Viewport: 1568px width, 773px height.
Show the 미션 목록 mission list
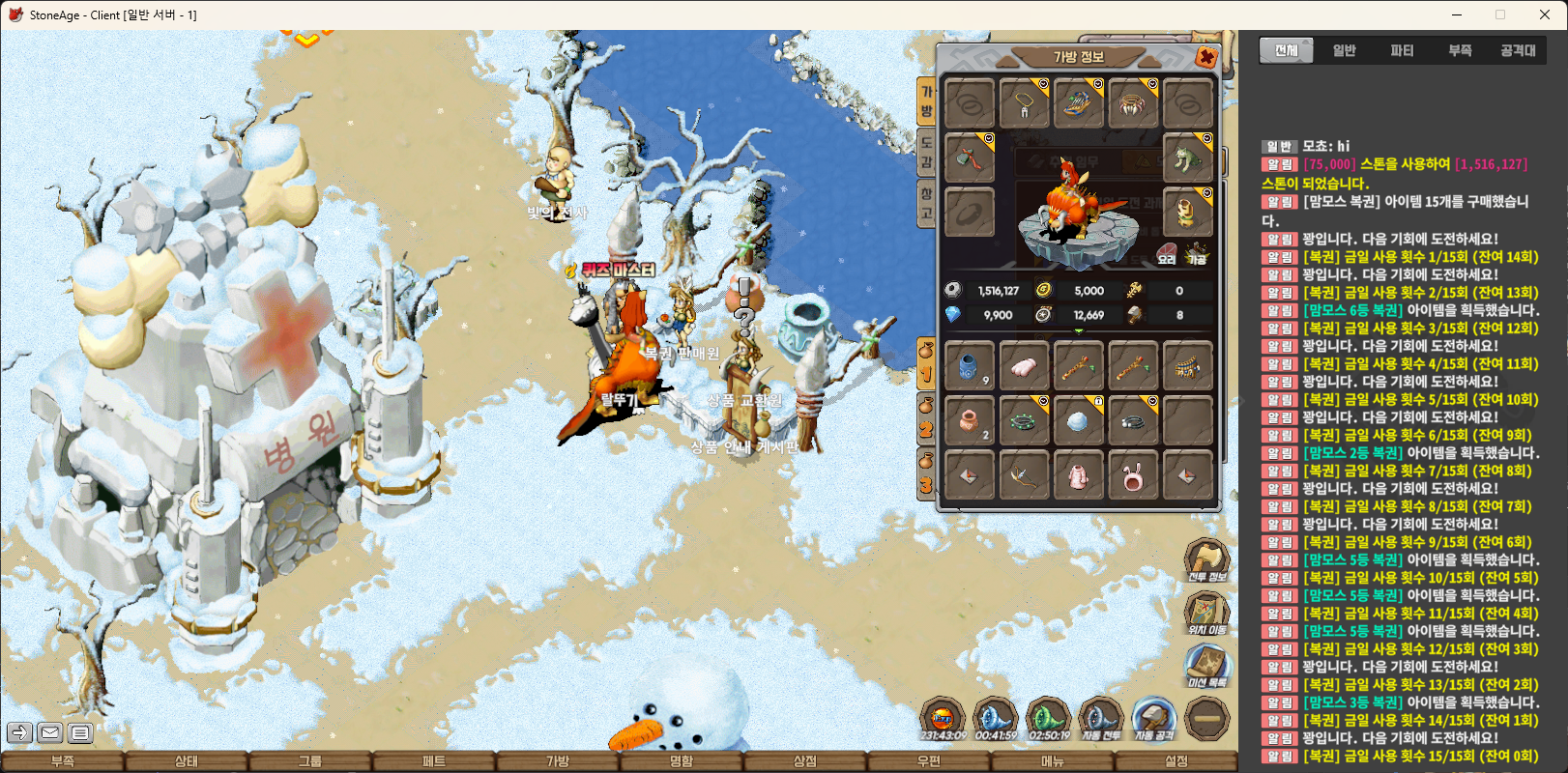click(x=1206, y=666)
